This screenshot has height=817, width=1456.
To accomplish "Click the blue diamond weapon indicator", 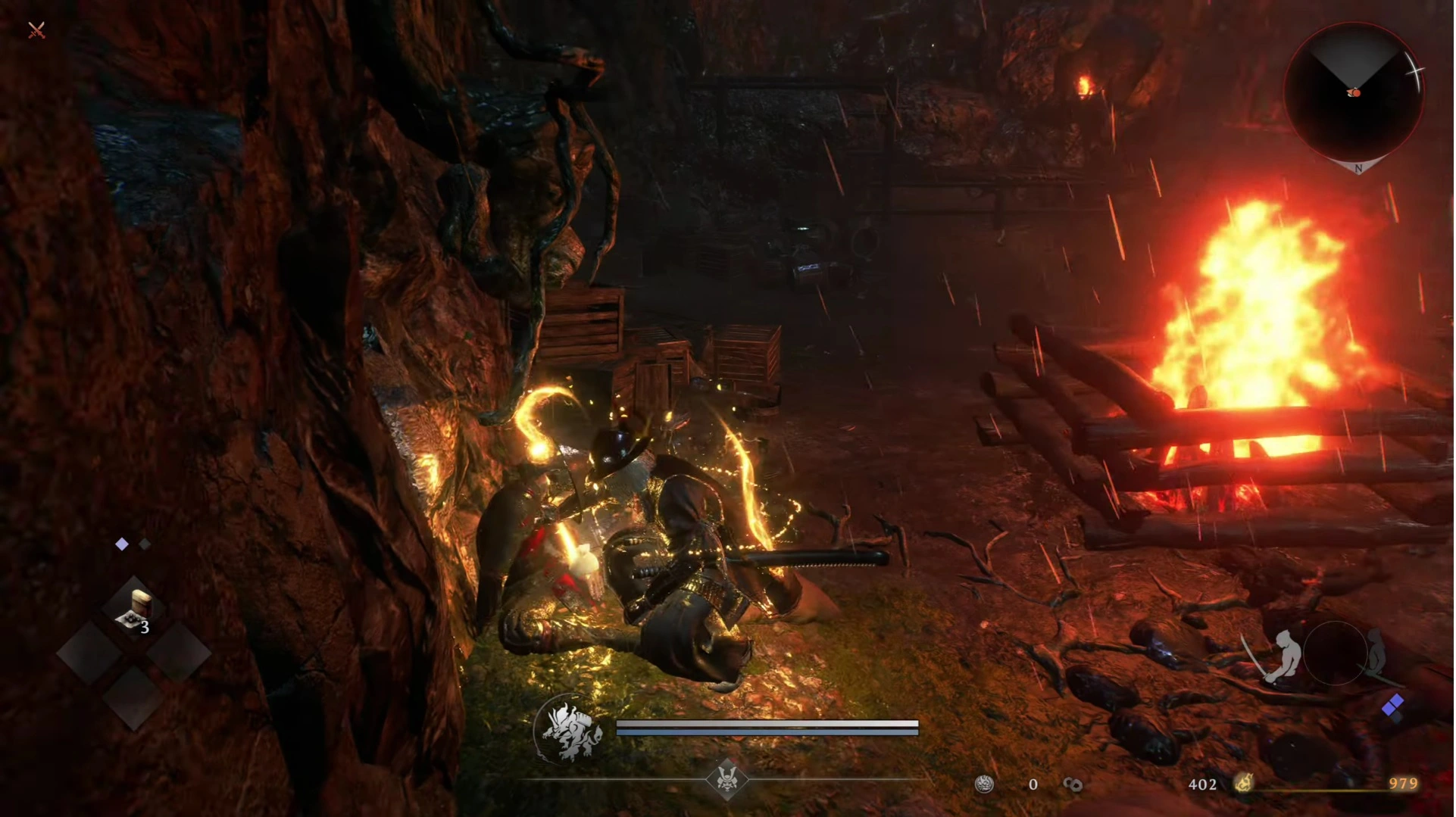I will click(x=1392, y=706).
